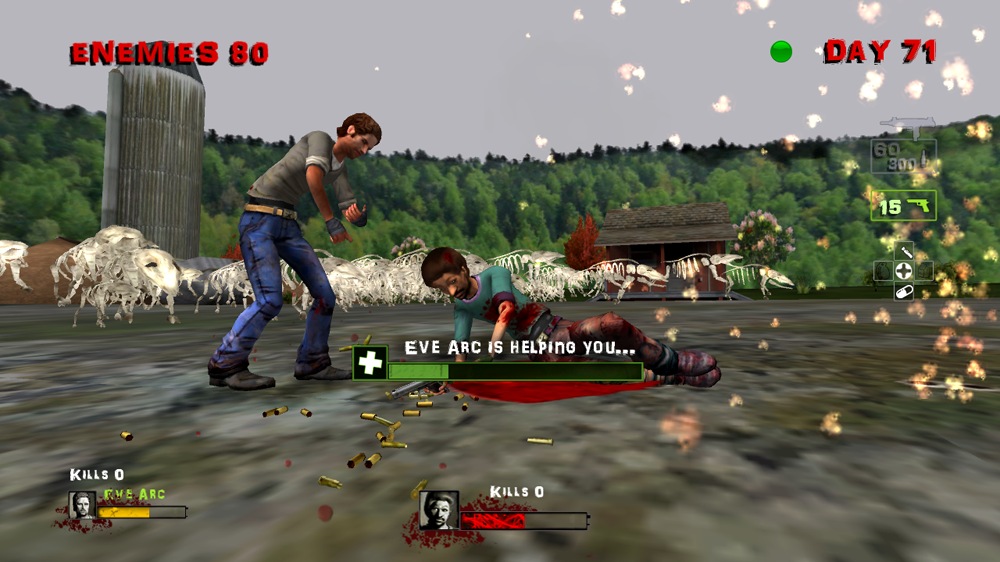Select the pistol weapon slot
The height and width of the screenshot is (562, 1000).
point(903,206)
